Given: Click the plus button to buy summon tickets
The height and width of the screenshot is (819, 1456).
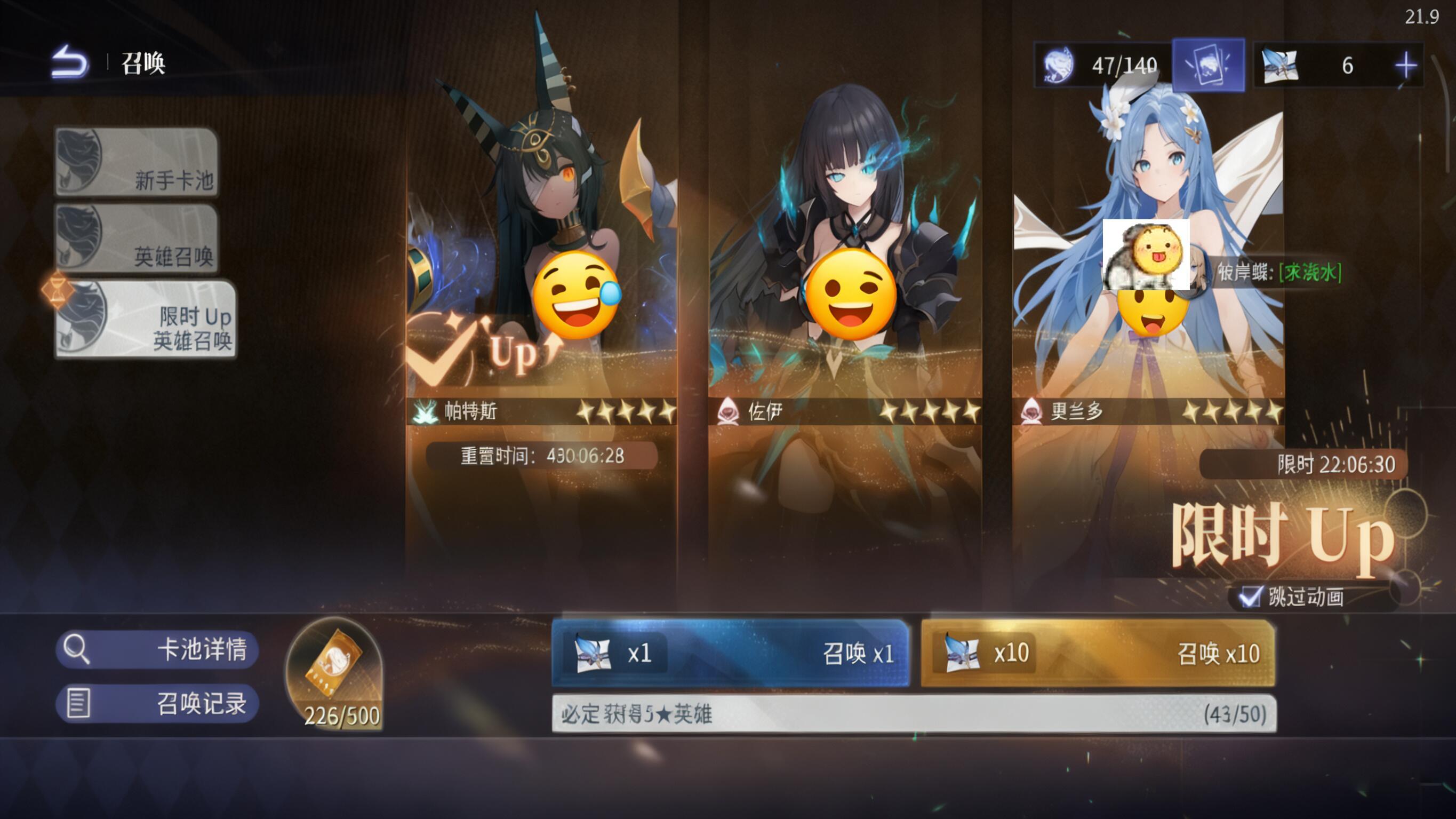Looking at the screenshot, I should [x=1407, y=65].
